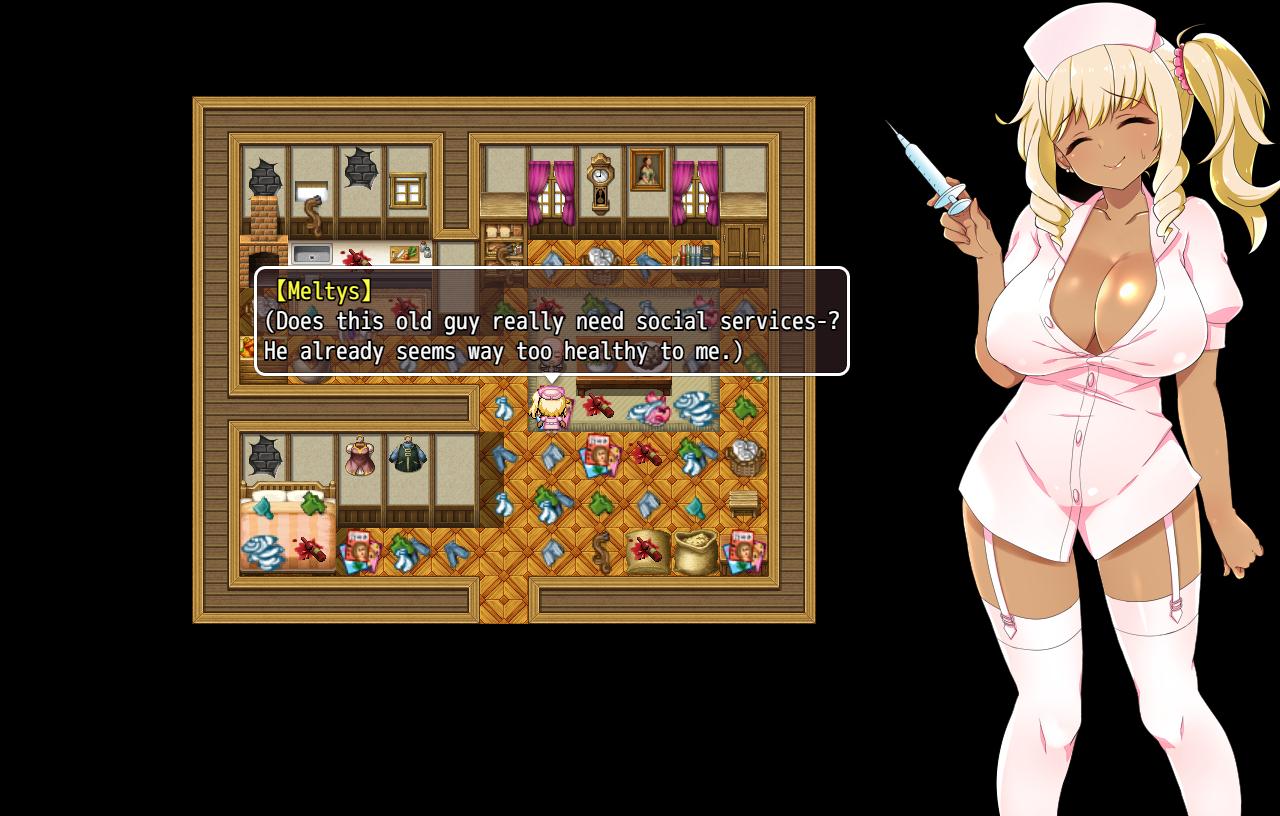This screenshot has height=816, width=1280.
Task: Click the spider web in the bedroom corner
Action: (x=262, y=456)
